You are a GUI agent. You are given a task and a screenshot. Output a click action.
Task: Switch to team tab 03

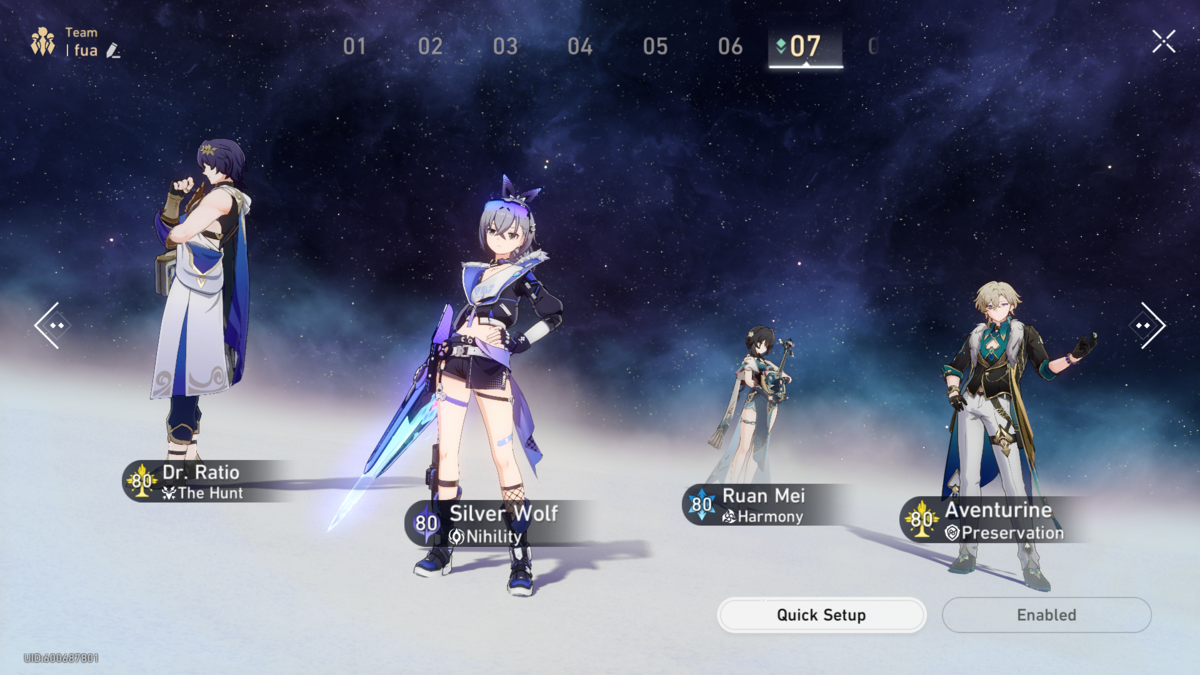point(505,46)
